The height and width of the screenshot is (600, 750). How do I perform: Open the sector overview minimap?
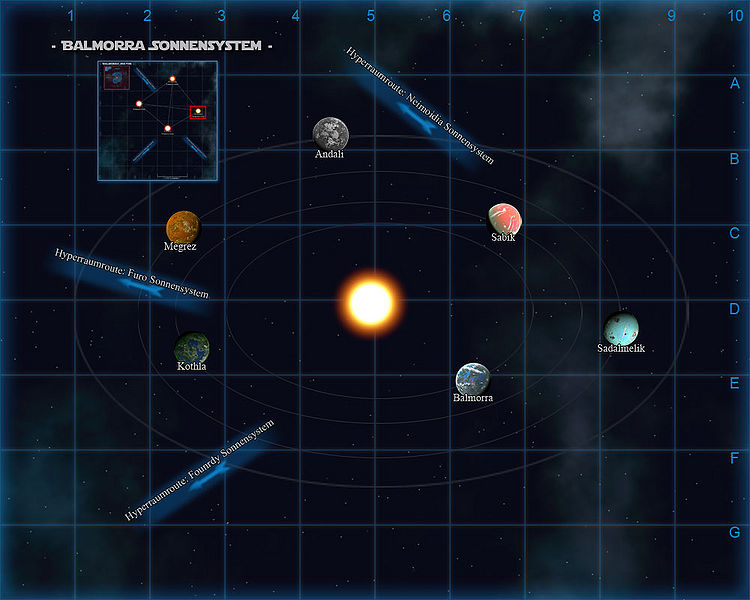point(158,121)
